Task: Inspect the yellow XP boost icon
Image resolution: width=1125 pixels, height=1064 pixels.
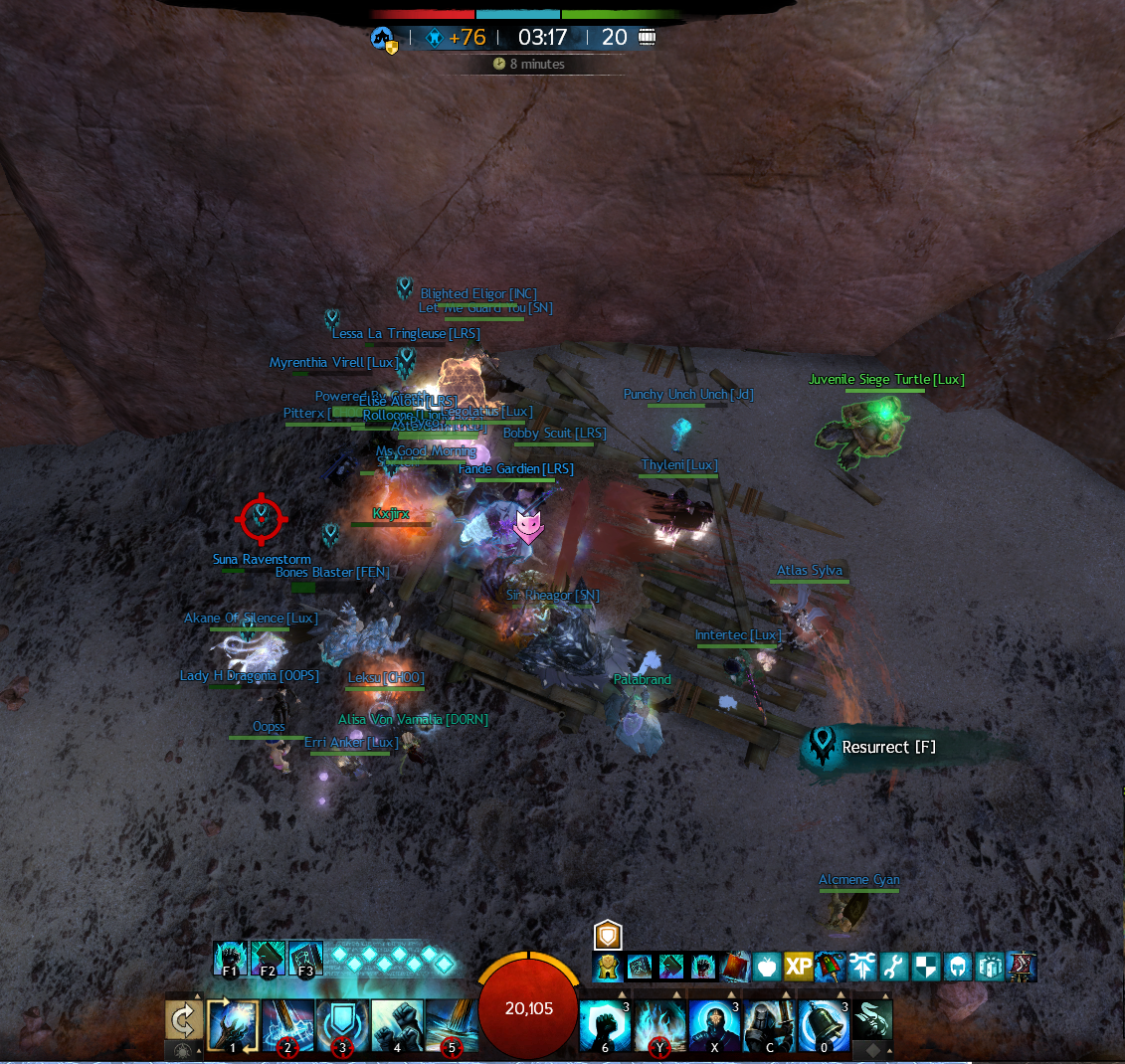Action: 798,967
